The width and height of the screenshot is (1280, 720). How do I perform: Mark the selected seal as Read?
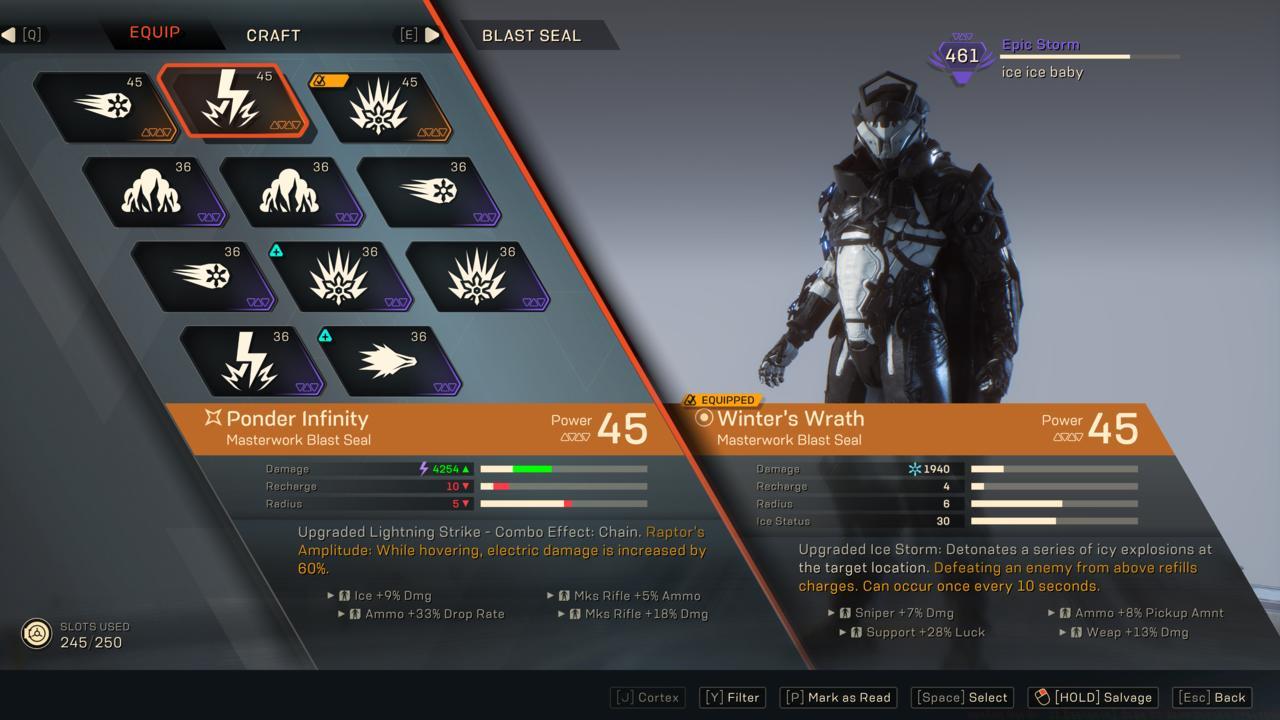pyautogui.click(x=838, y=697)
